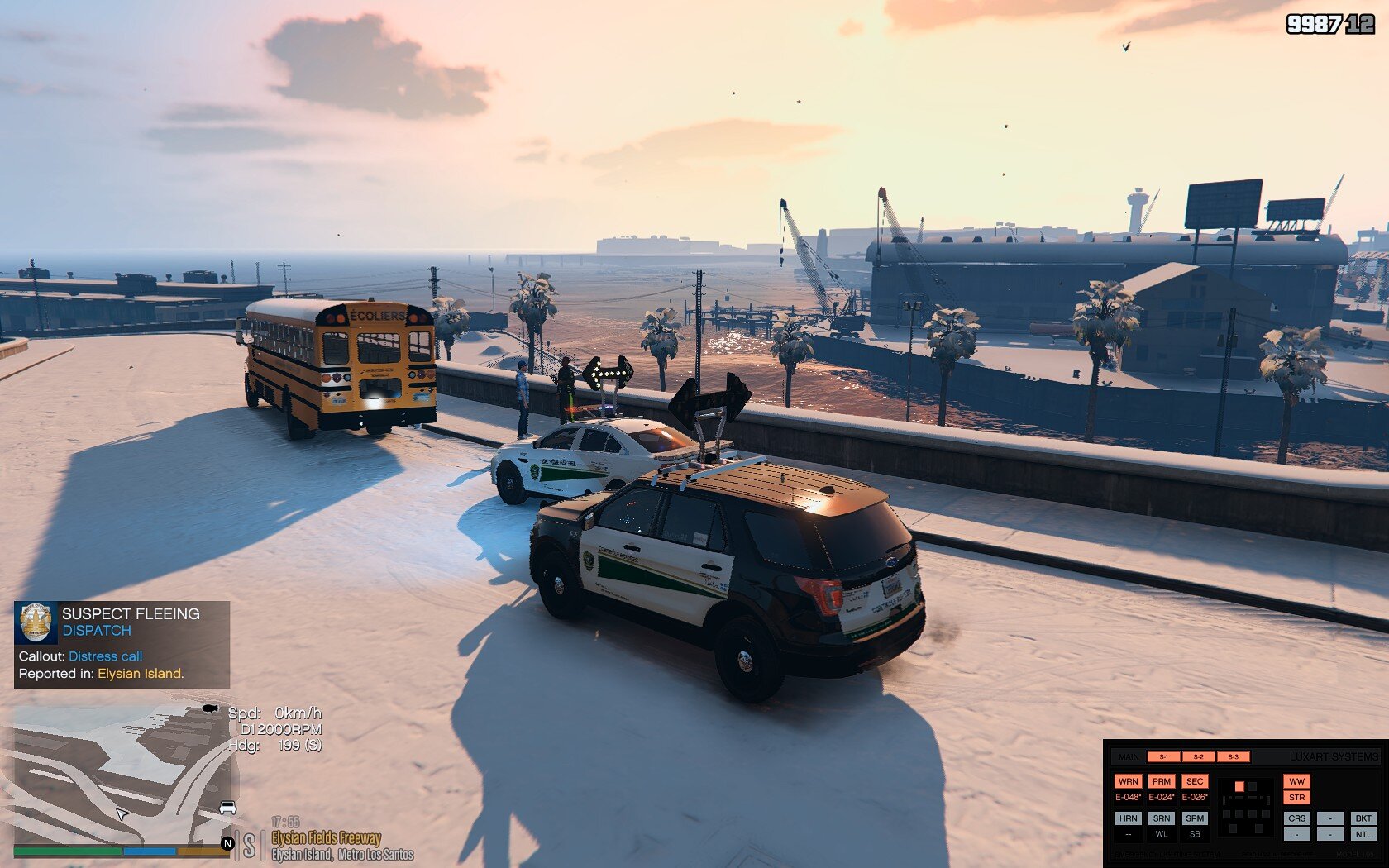Enable the CRS cruise lights button
Viewport: 1389px width, 868px height.
pos(1296,818)
